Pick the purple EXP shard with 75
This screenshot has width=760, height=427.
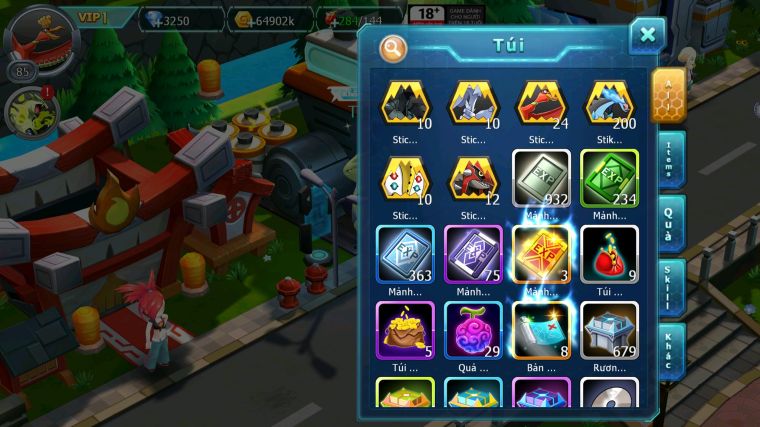click(x=473, y=254)
